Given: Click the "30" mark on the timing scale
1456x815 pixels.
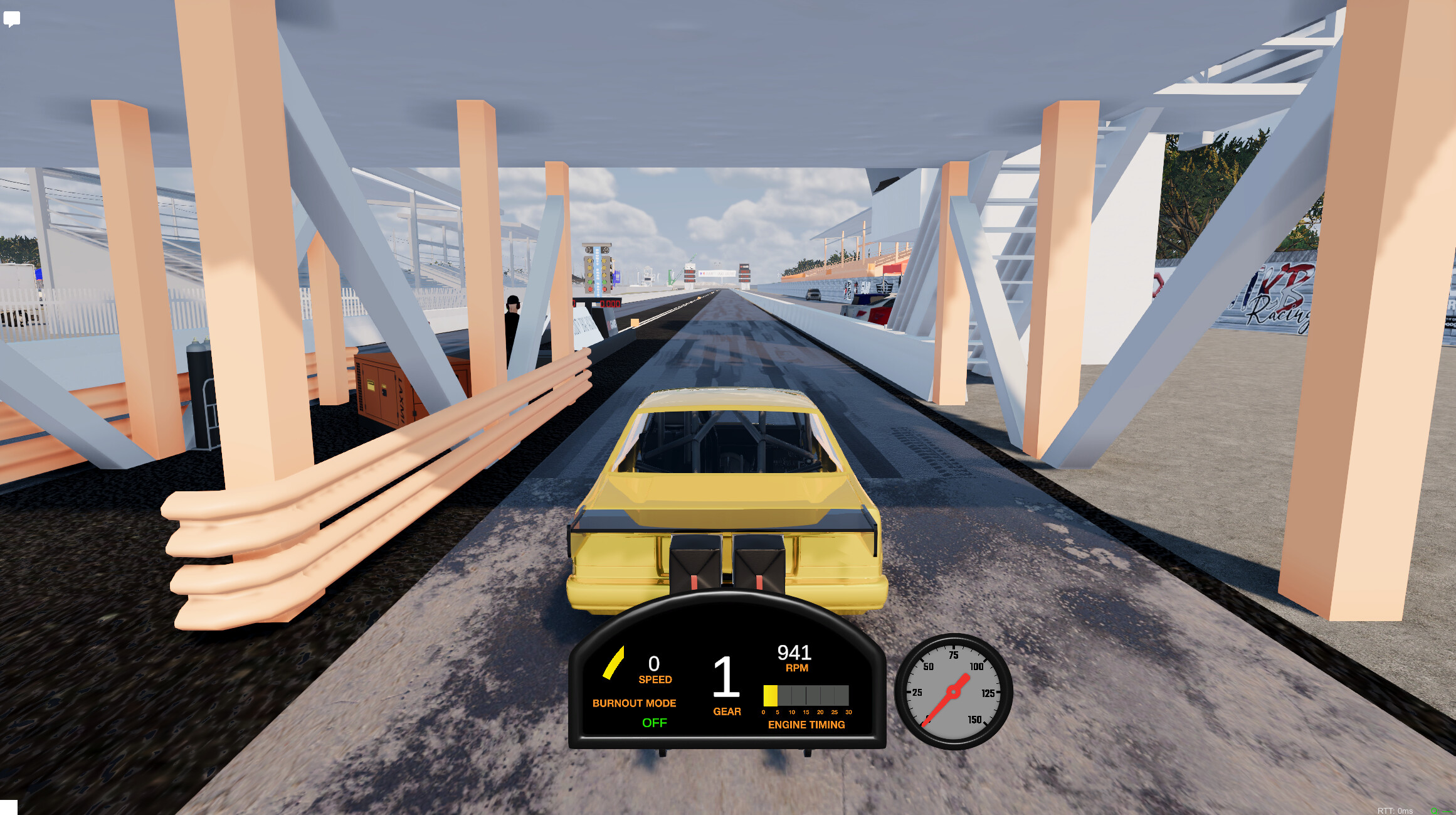Looking at the screenshot, I should (x=849, y=711).
